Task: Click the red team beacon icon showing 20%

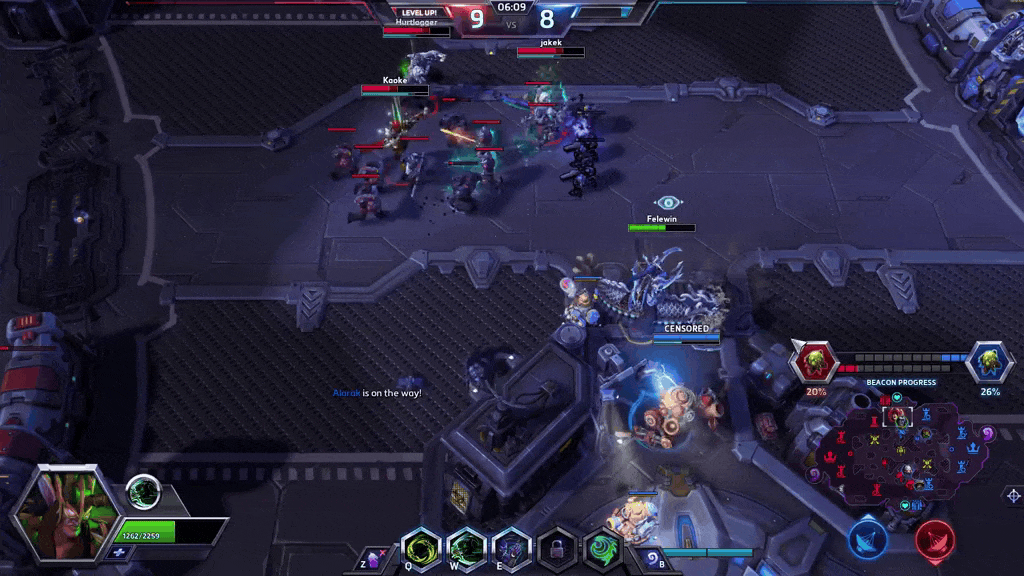Action: click(815, 361)
